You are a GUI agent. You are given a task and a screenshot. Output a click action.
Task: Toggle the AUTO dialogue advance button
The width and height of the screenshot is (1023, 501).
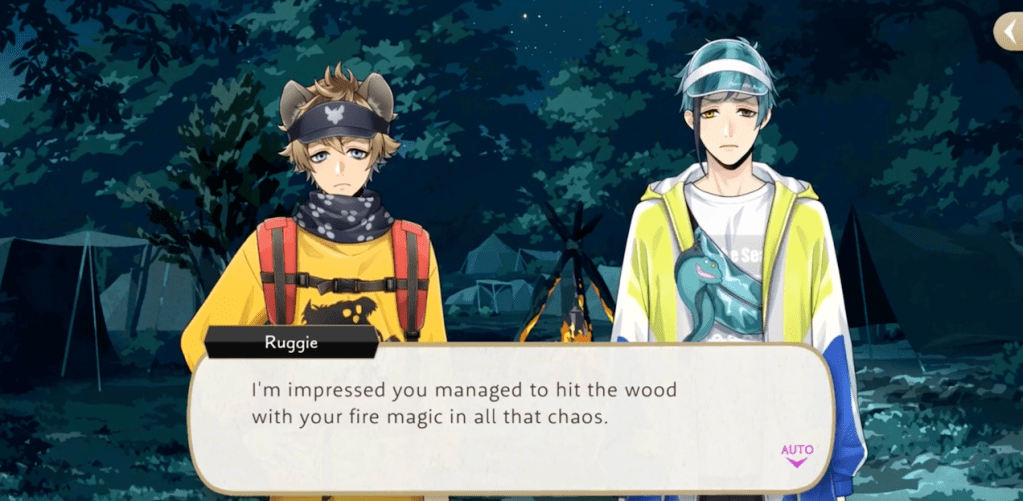coord(797,454)
